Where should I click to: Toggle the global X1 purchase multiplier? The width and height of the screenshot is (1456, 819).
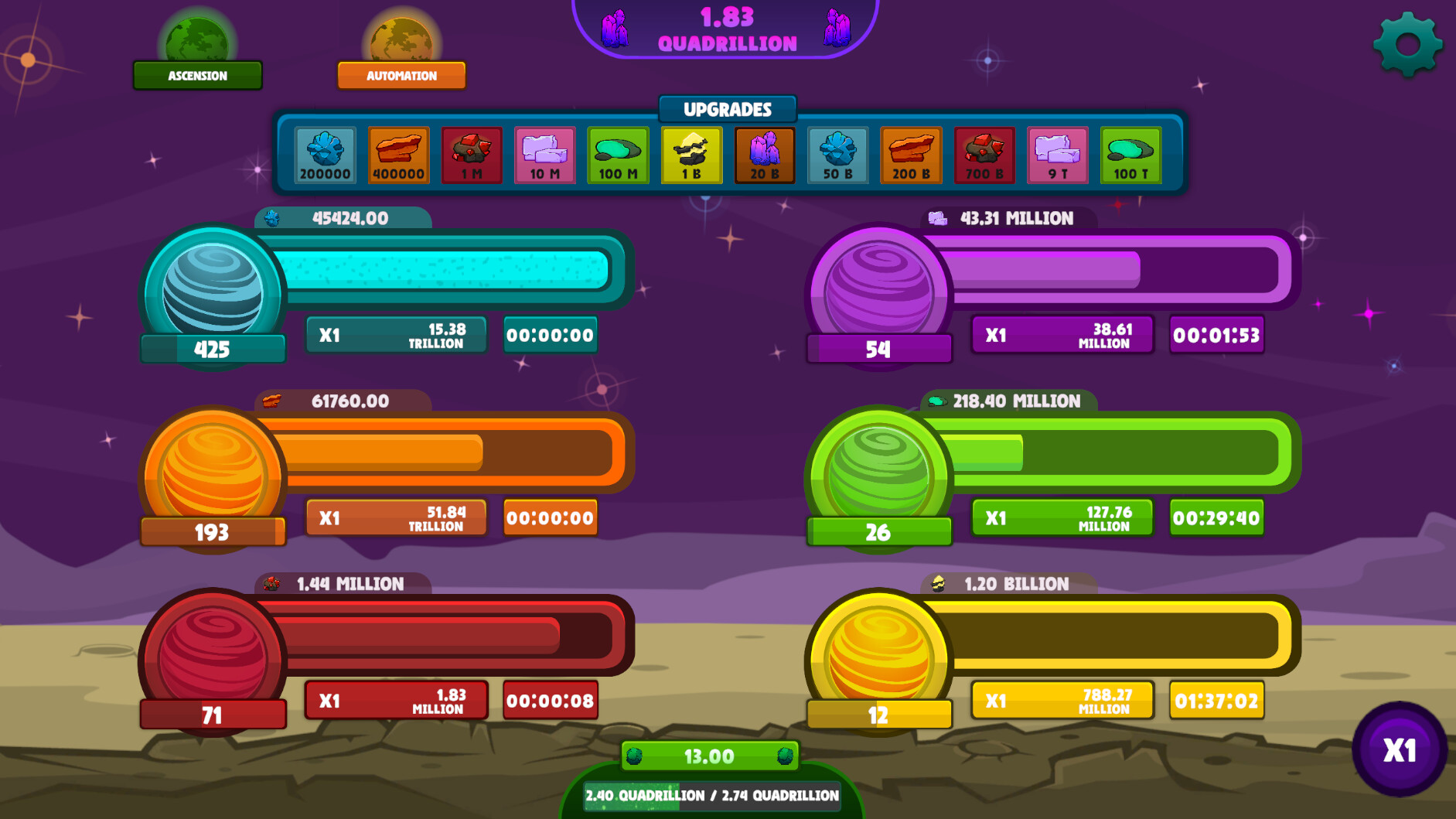(1402, 747)
